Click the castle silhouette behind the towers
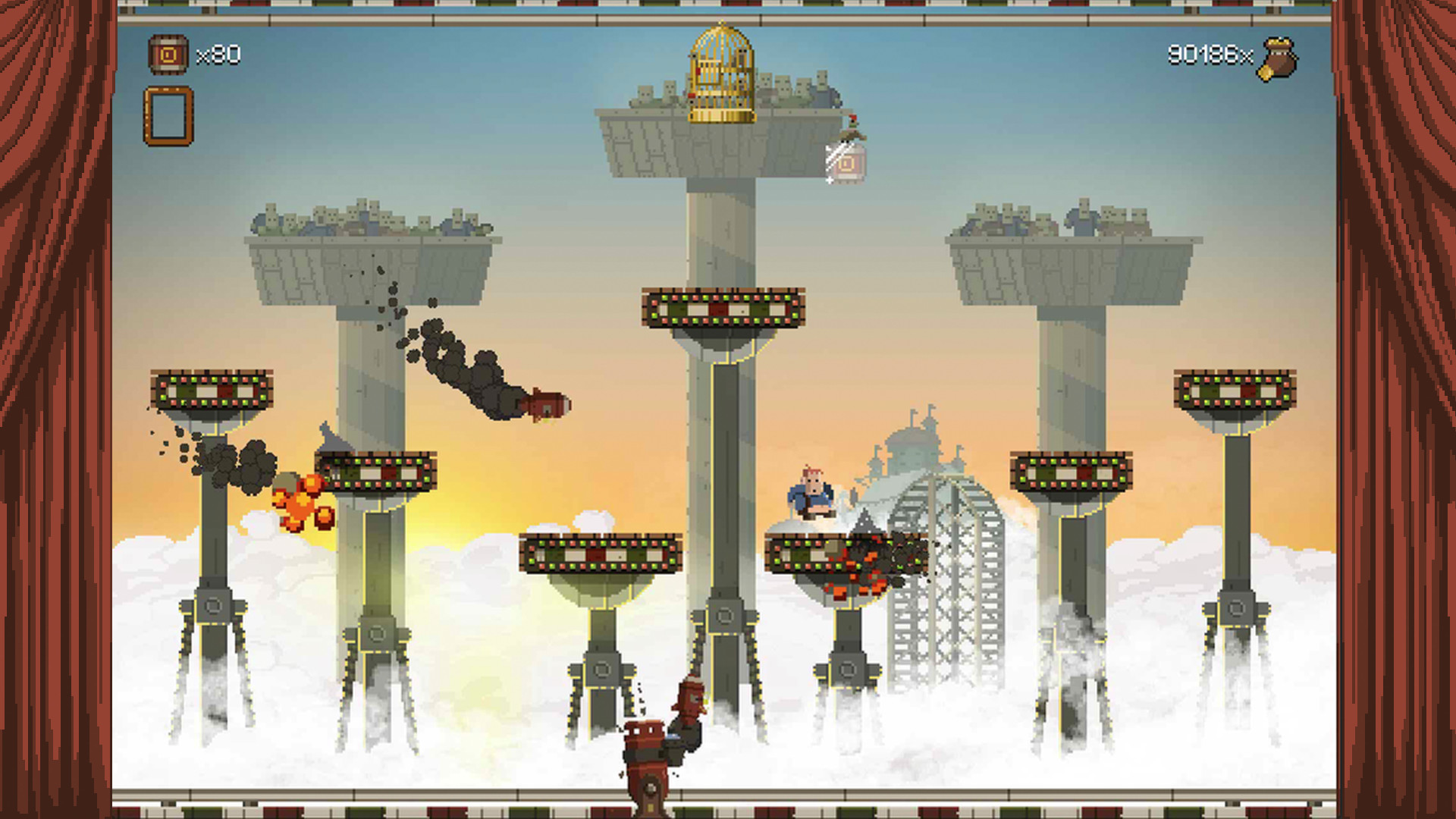This screenshot has width=1456, height=819. click(x=914, y=447)
